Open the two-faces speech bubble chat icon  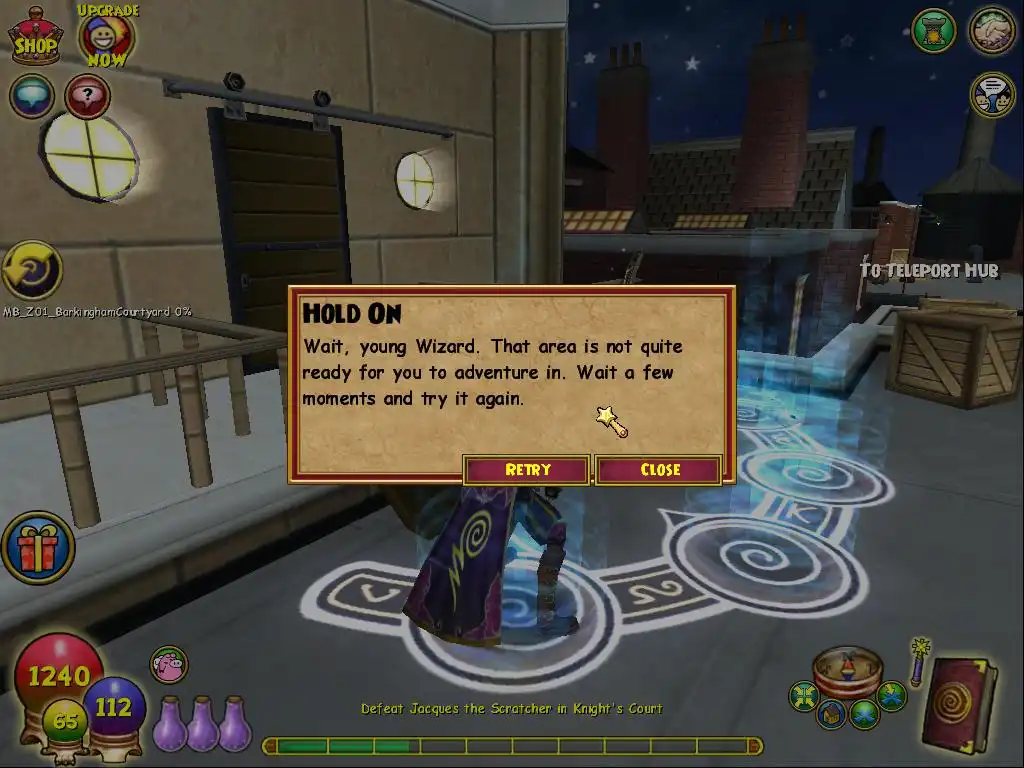(992, 95)
